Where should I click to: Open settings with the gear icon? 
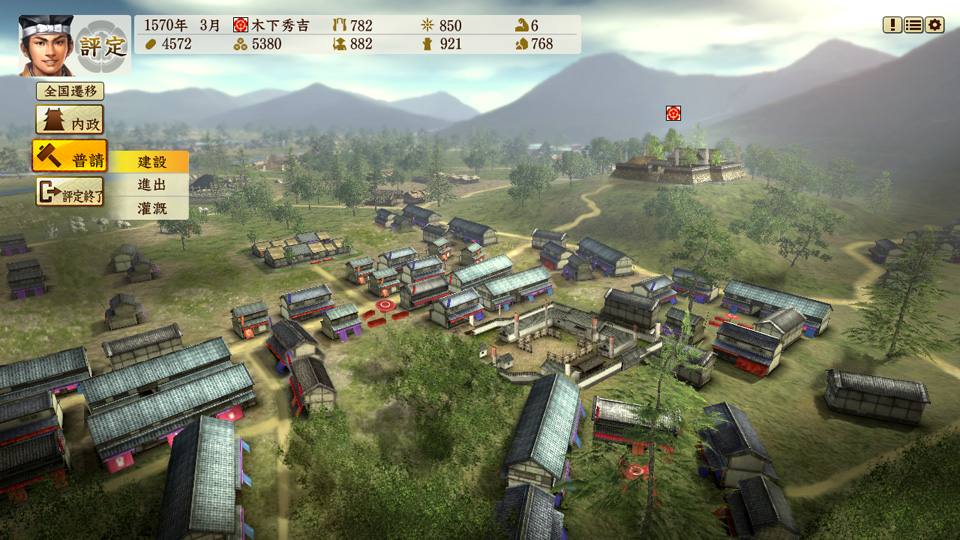pyautogui.click(x=935, y=25)
